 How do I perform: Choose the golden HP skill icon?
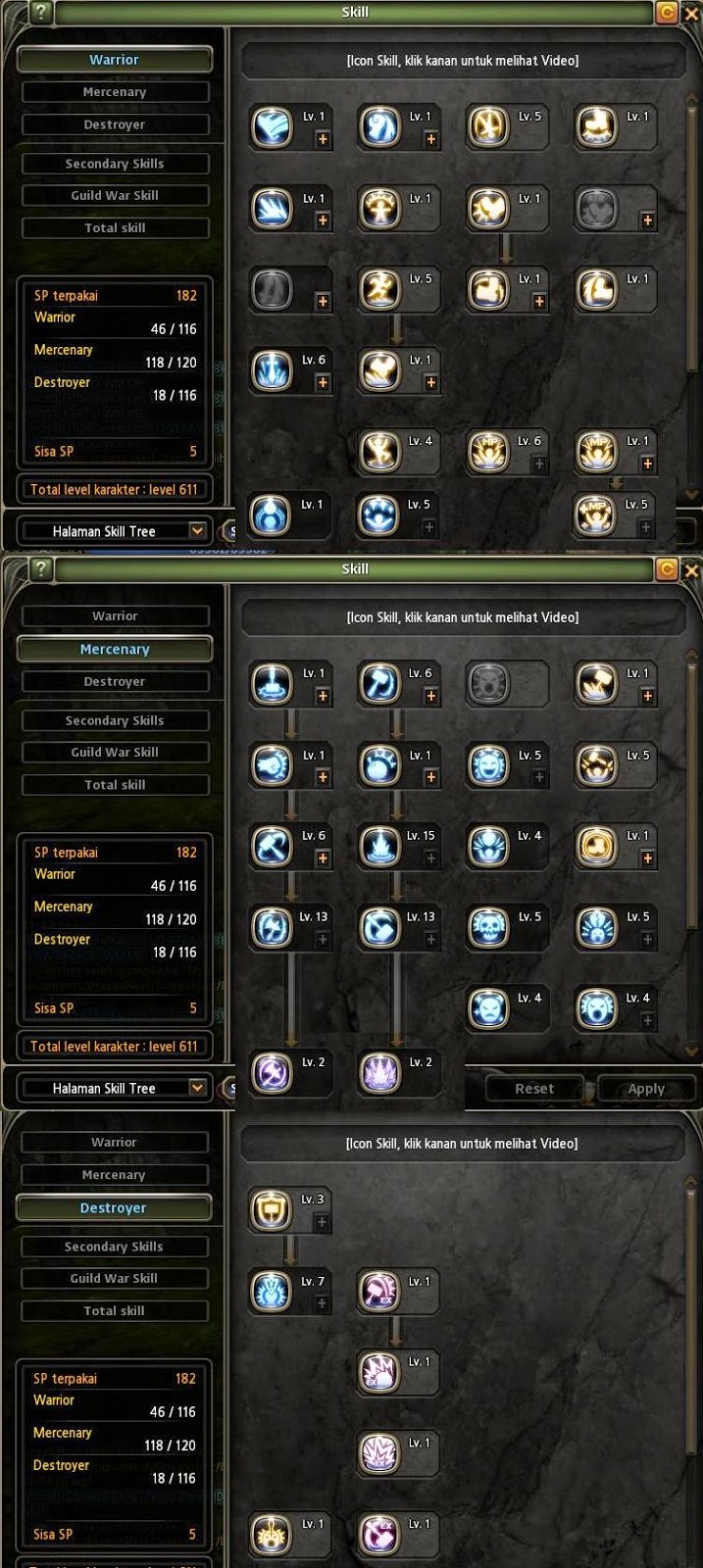pos(487,451)
